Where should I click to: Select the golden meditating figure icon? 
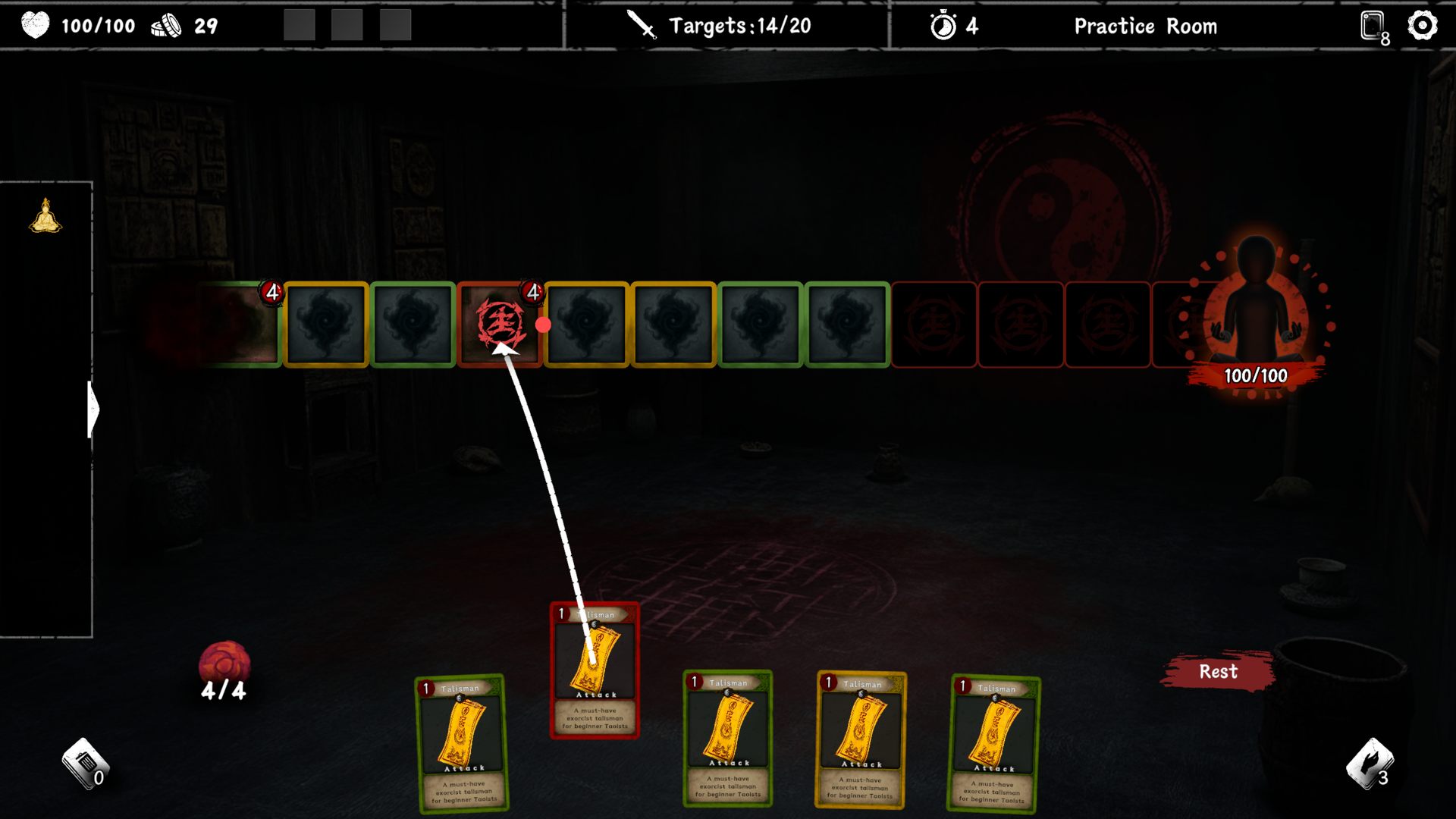tap(45, 216)
